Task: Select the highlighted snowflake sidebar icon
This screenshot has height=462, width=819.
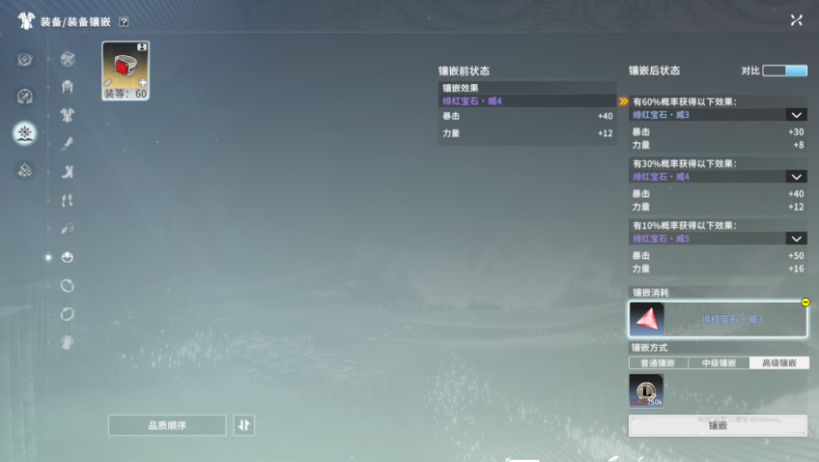Action: pyautogui.click(x=25, y=133)
